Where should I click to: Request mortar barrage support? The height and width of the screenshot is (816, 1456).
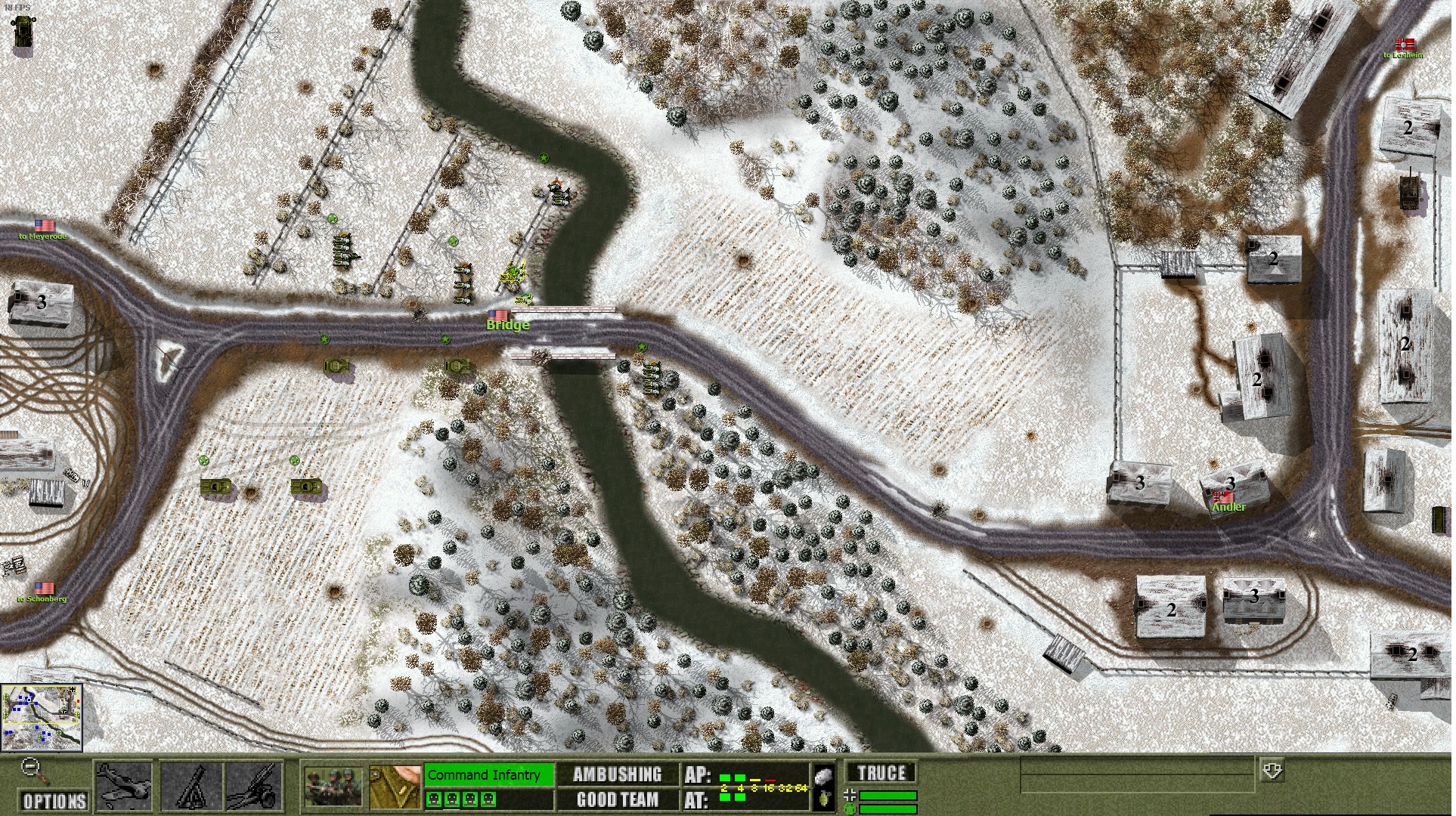click(x=192, y=787)
